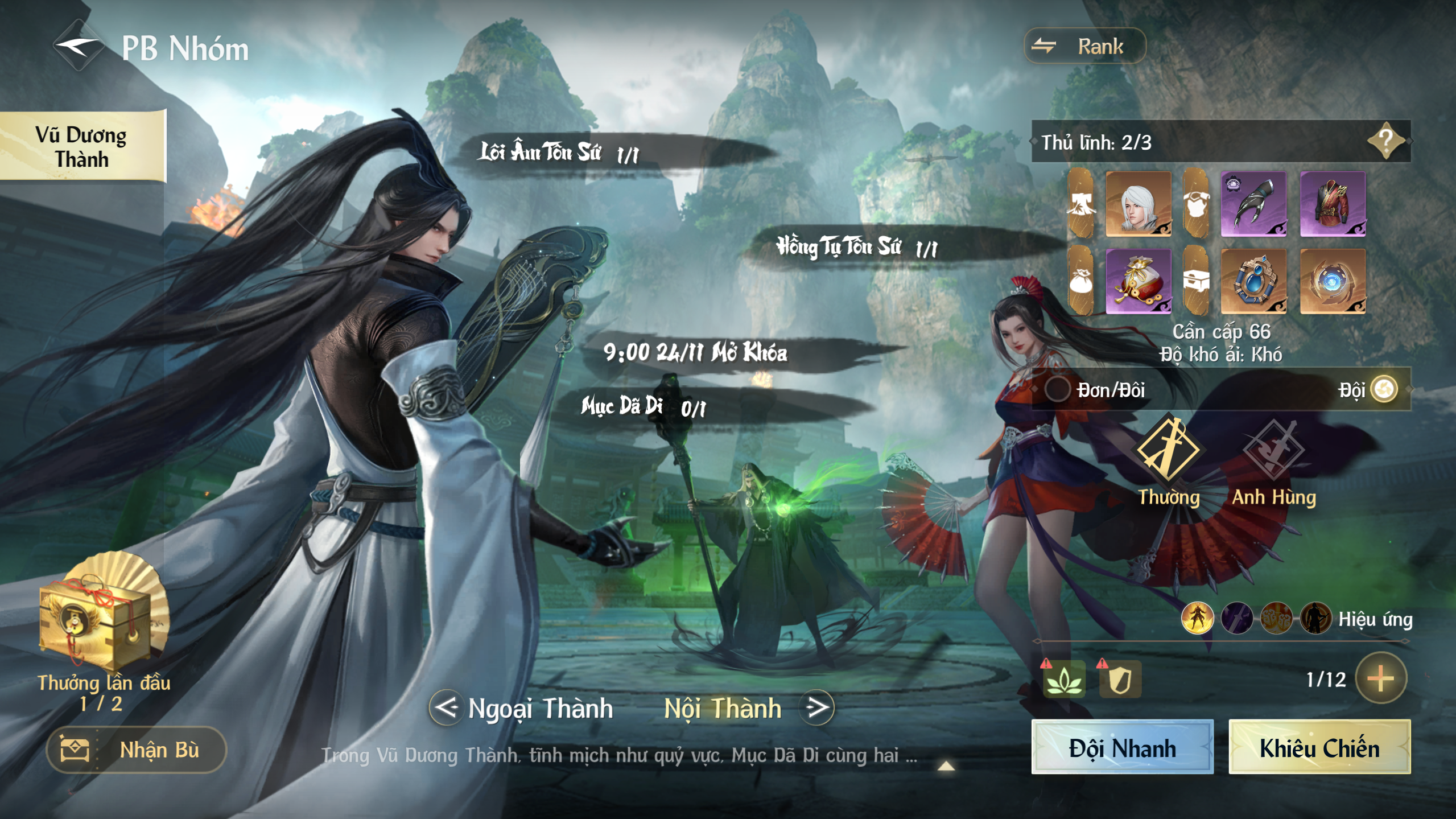Inspect the red robe armor reward

tap(1332, 204)
